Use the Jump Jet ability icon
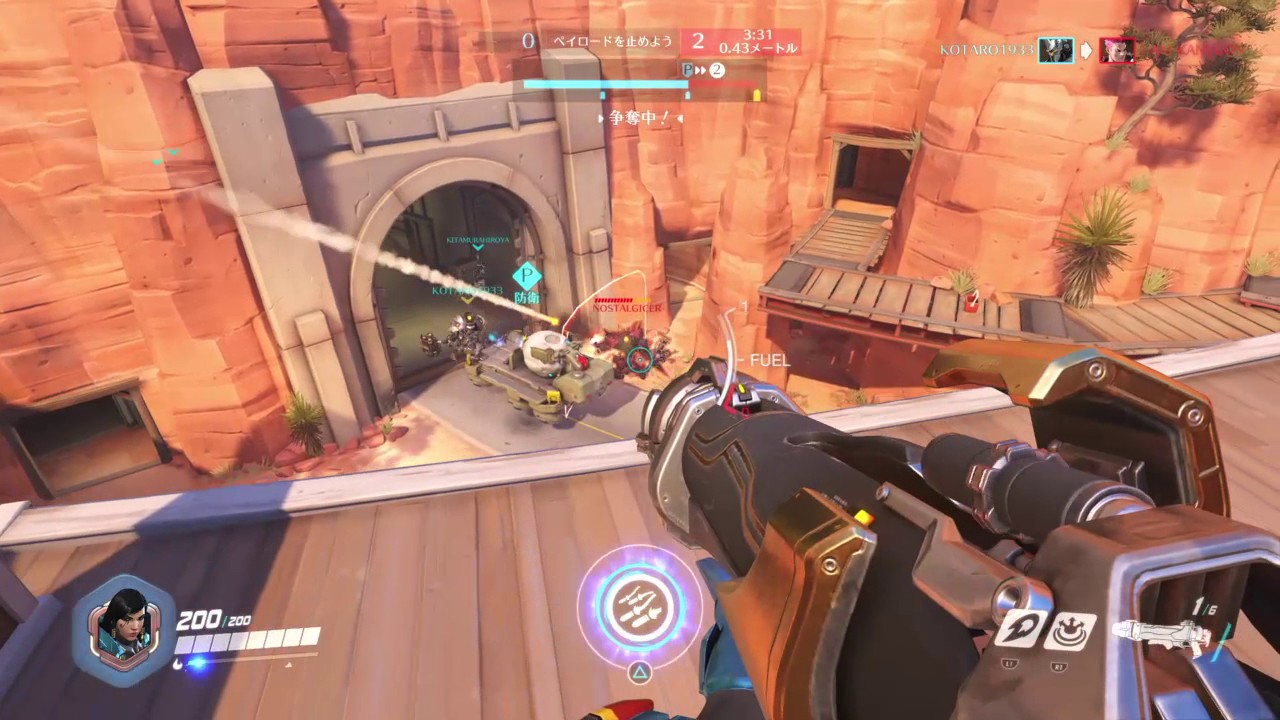 (x=1020, y=628)
